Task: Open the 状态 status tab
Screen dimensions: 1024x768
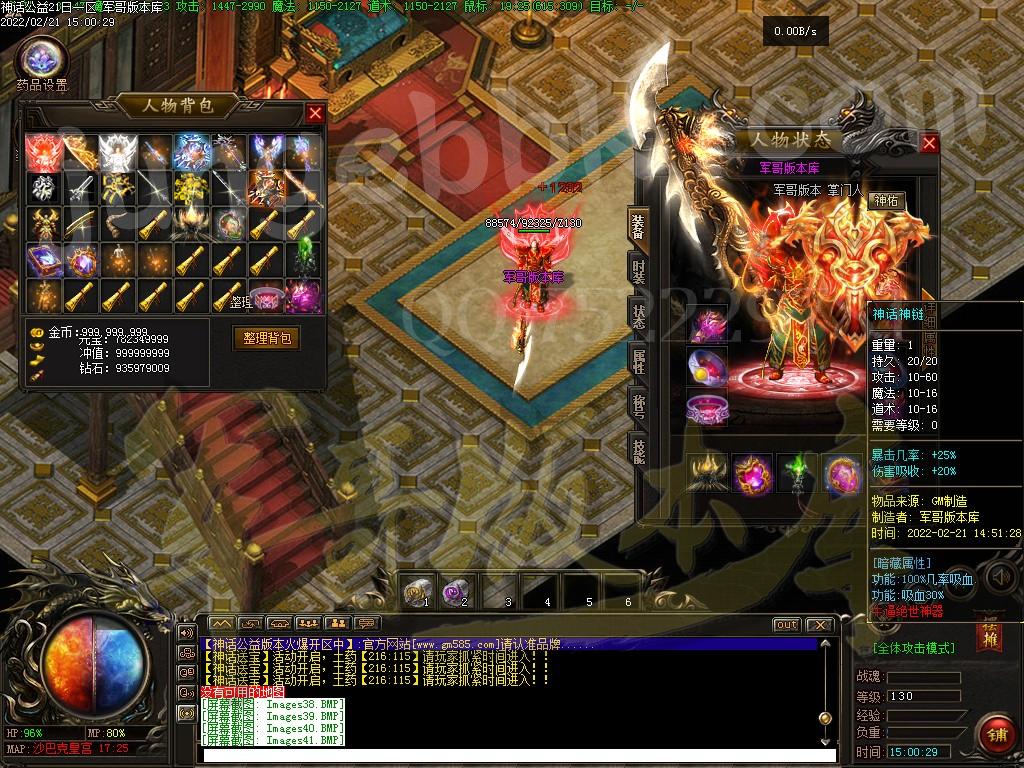Action: 638,314
